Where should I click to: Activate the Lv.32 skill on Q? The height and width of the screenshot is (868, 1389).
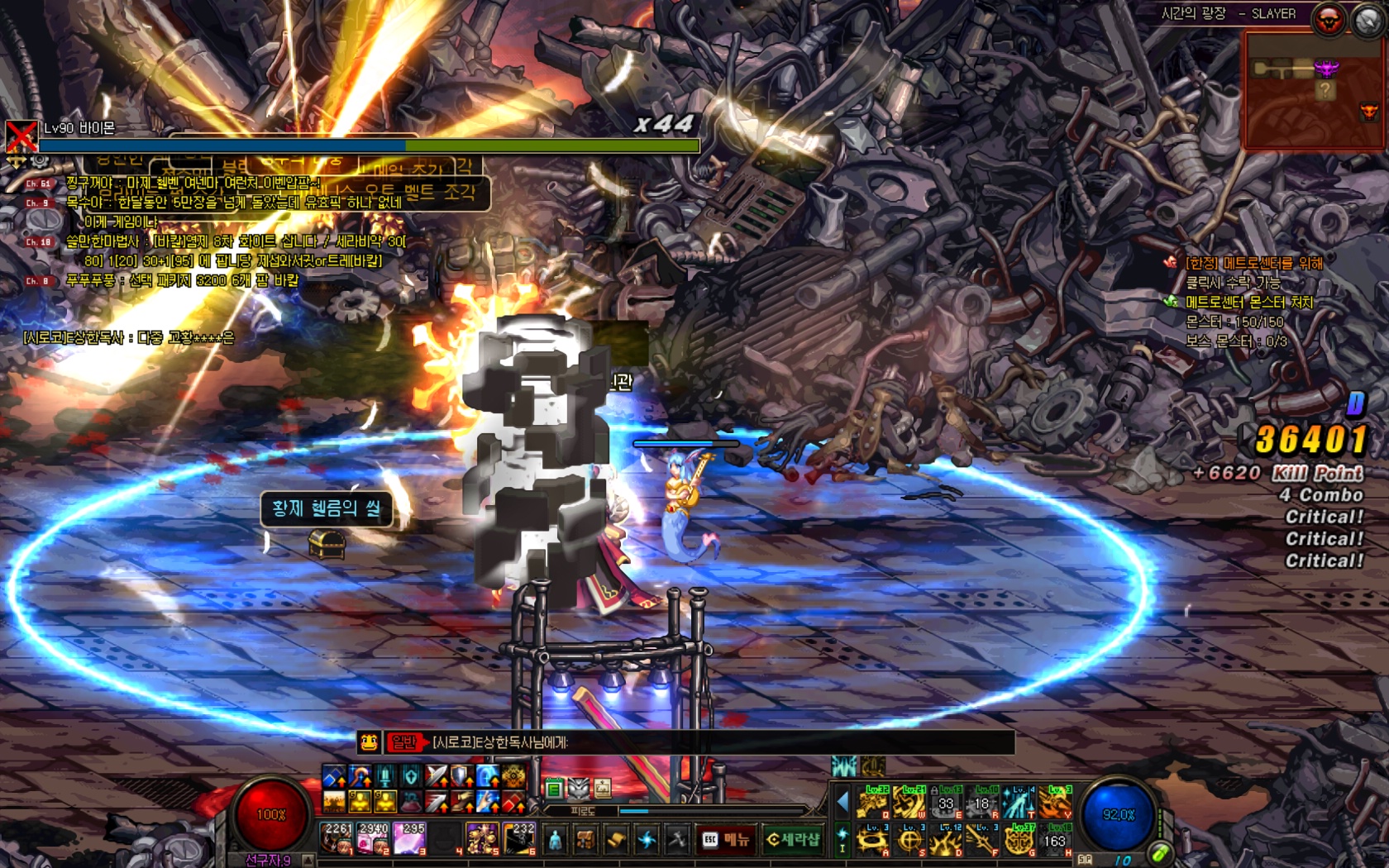pos(873,802)
